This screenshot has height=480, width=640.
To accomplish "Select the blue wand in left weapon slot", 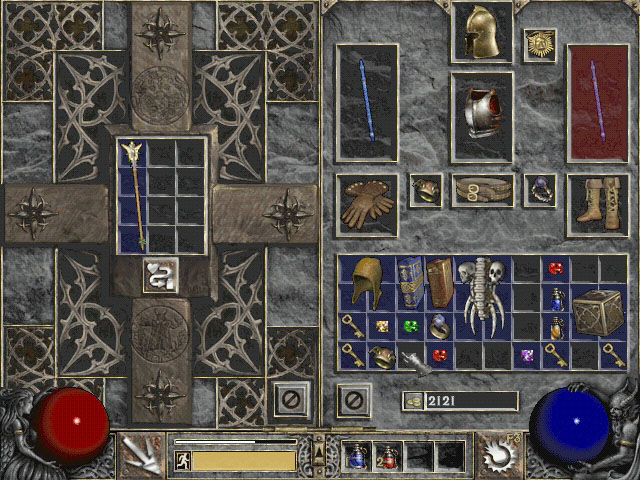I will pyautogui.click(x=367, y=101).
